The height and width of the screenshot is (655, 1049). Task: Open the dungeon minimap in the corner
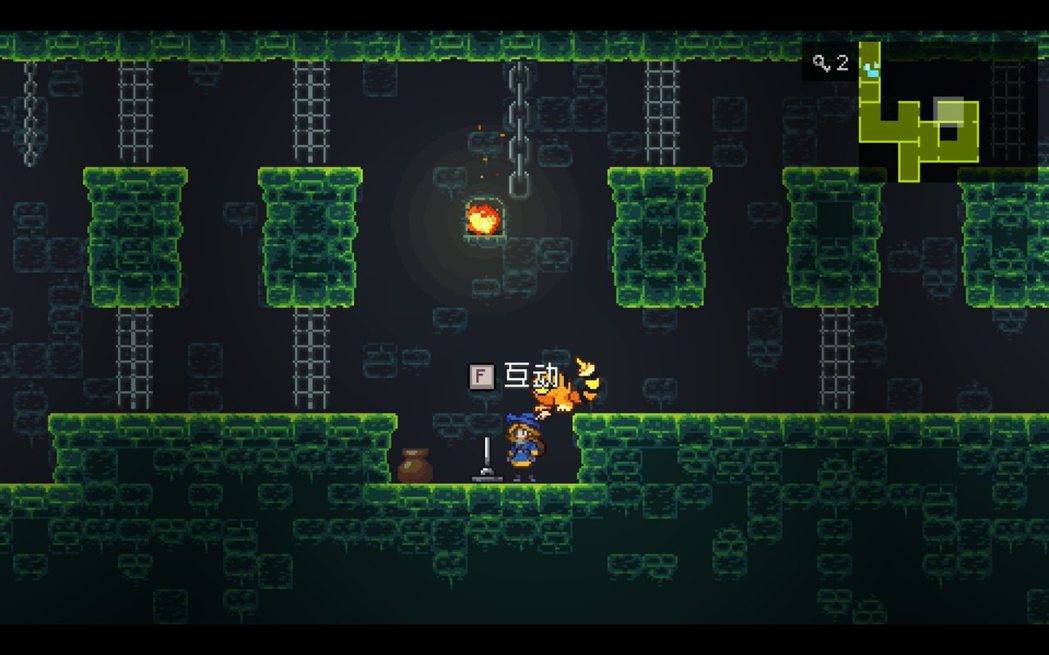click(x=920, y=112)
